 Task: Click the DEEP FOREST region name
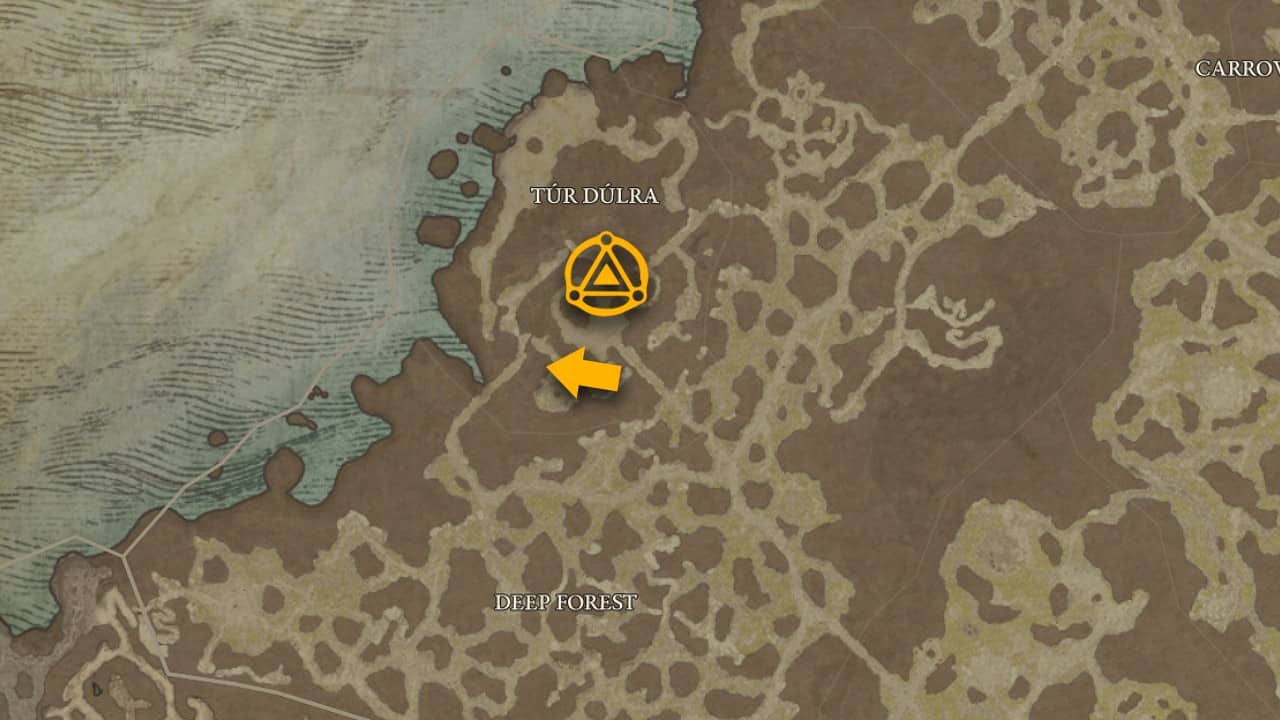pos(567,602)
